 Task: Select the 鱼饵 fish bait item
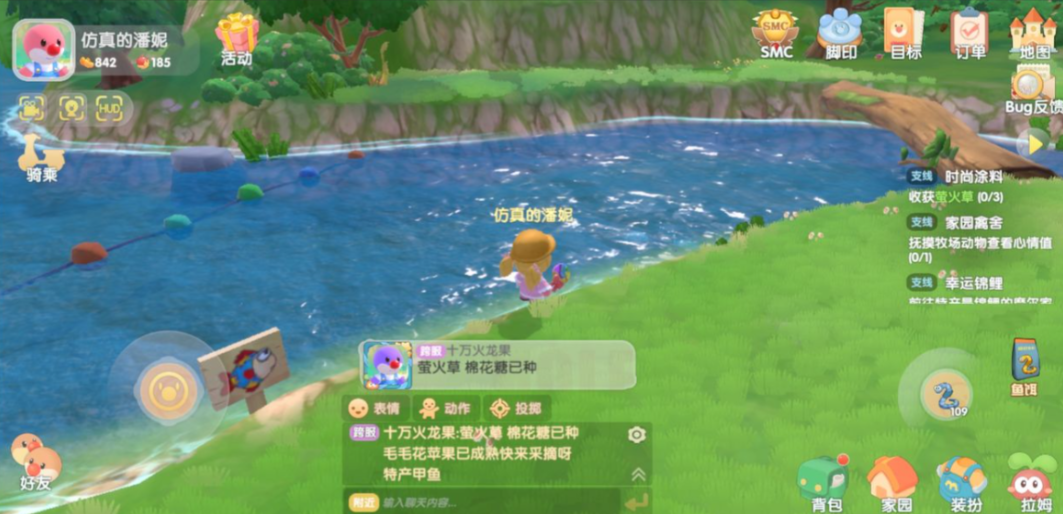pos(1025,365)
